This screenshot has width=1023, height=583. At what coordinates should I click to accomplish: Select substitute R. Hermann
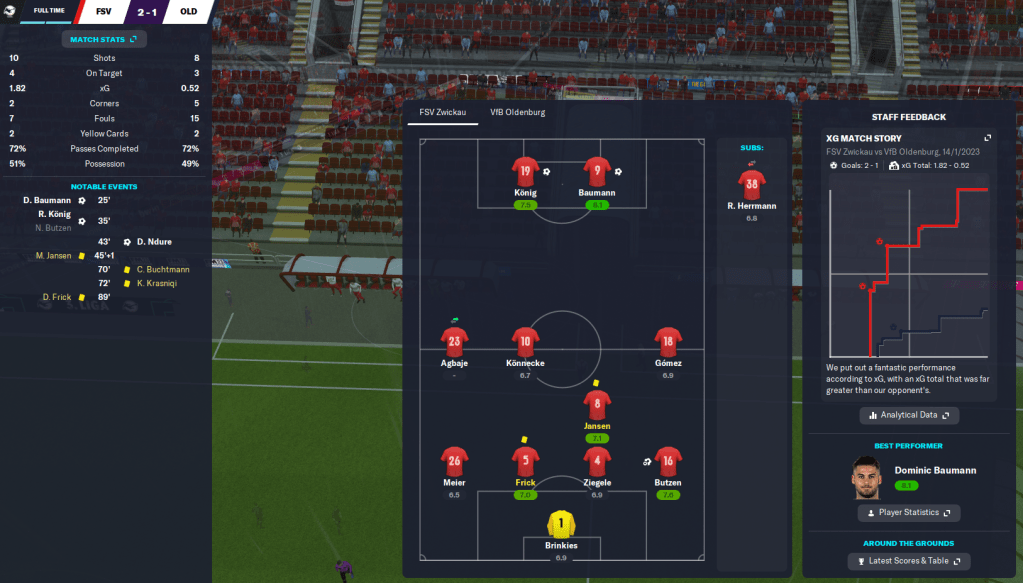tap(751, 184)
